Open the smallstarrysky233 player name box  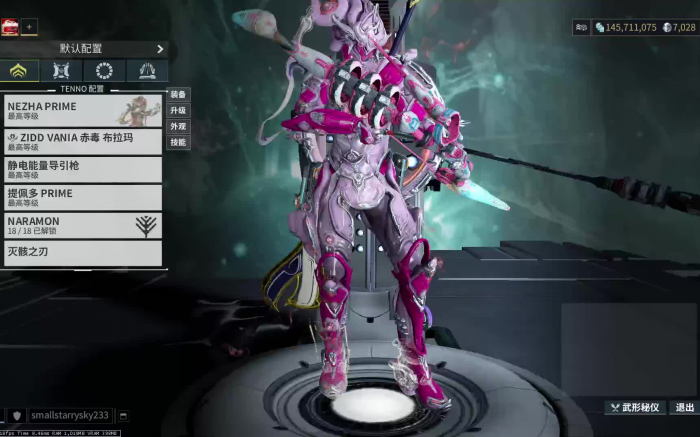point(70,415)
